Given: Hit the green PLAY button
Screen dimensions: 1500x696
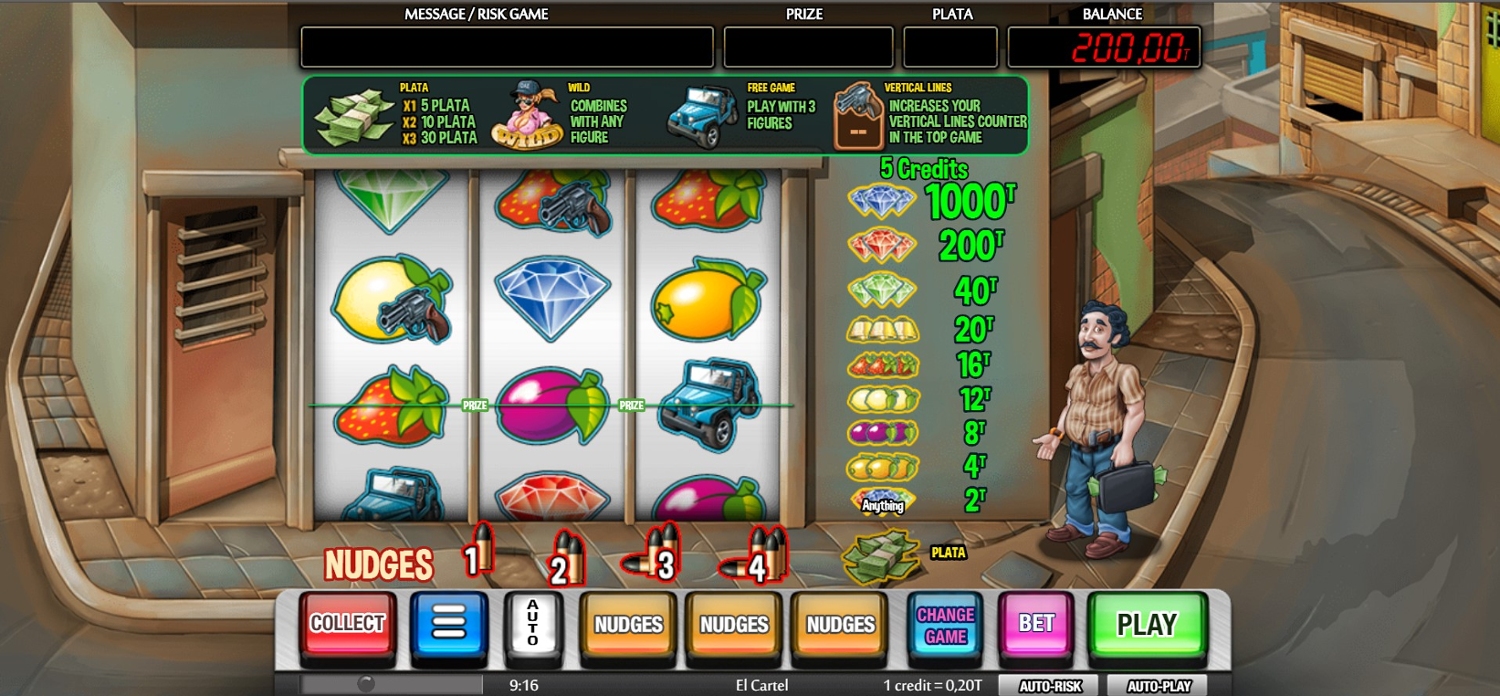Looking at the screenshot, I should (x=1146, y=625).
